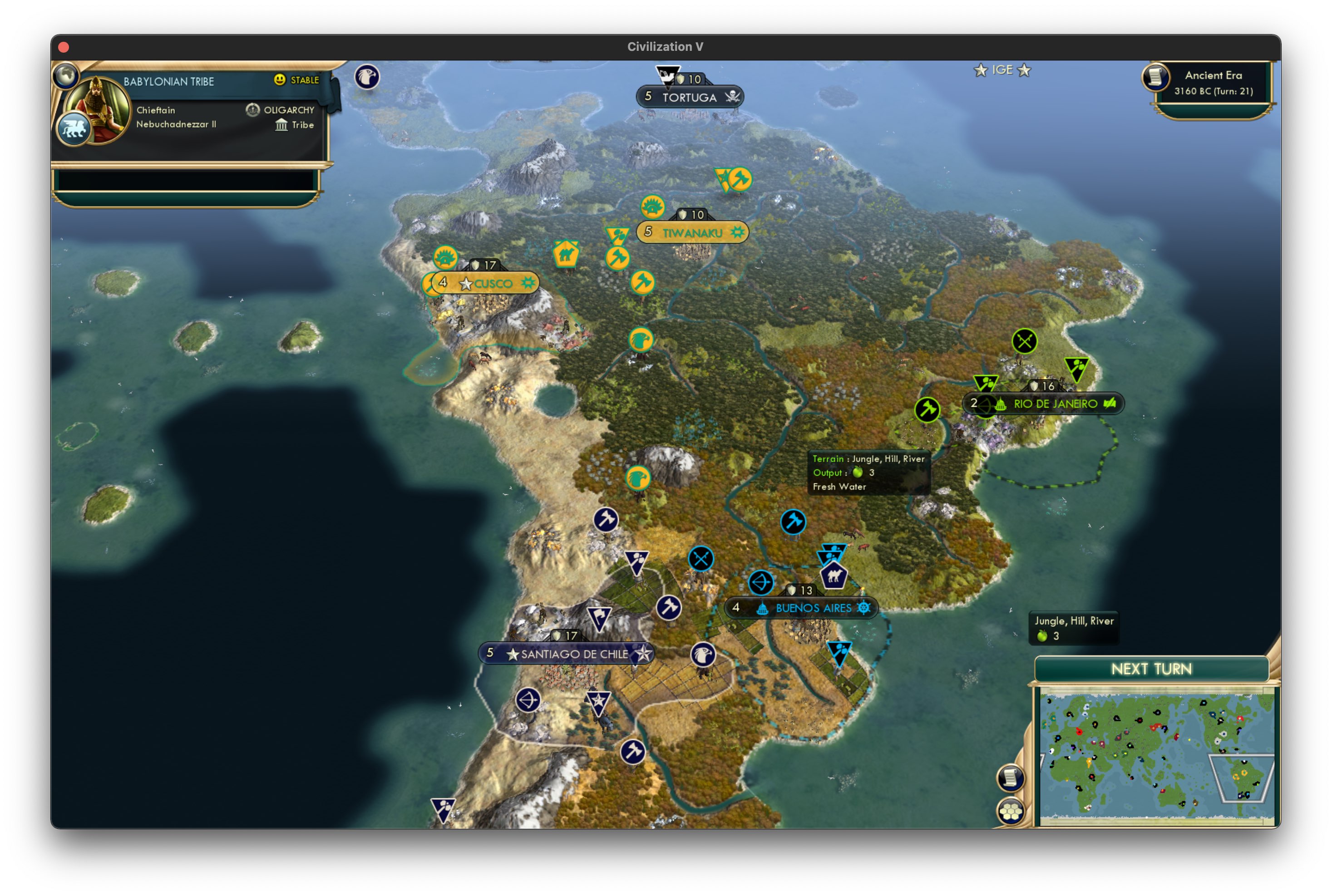
Task: Click the crossed-swords icon west of Buenos Aires
Action: coord(700,558)
